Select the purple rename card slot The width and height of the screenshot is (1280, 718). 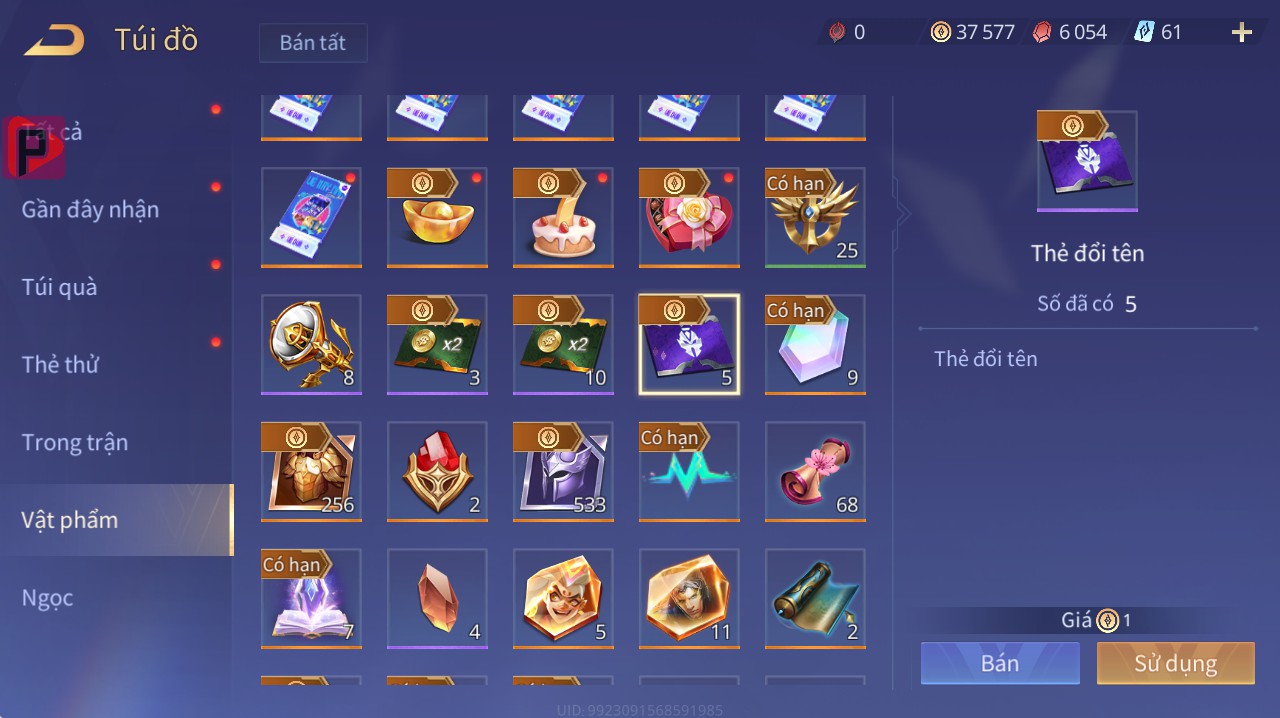pos(689,344)
